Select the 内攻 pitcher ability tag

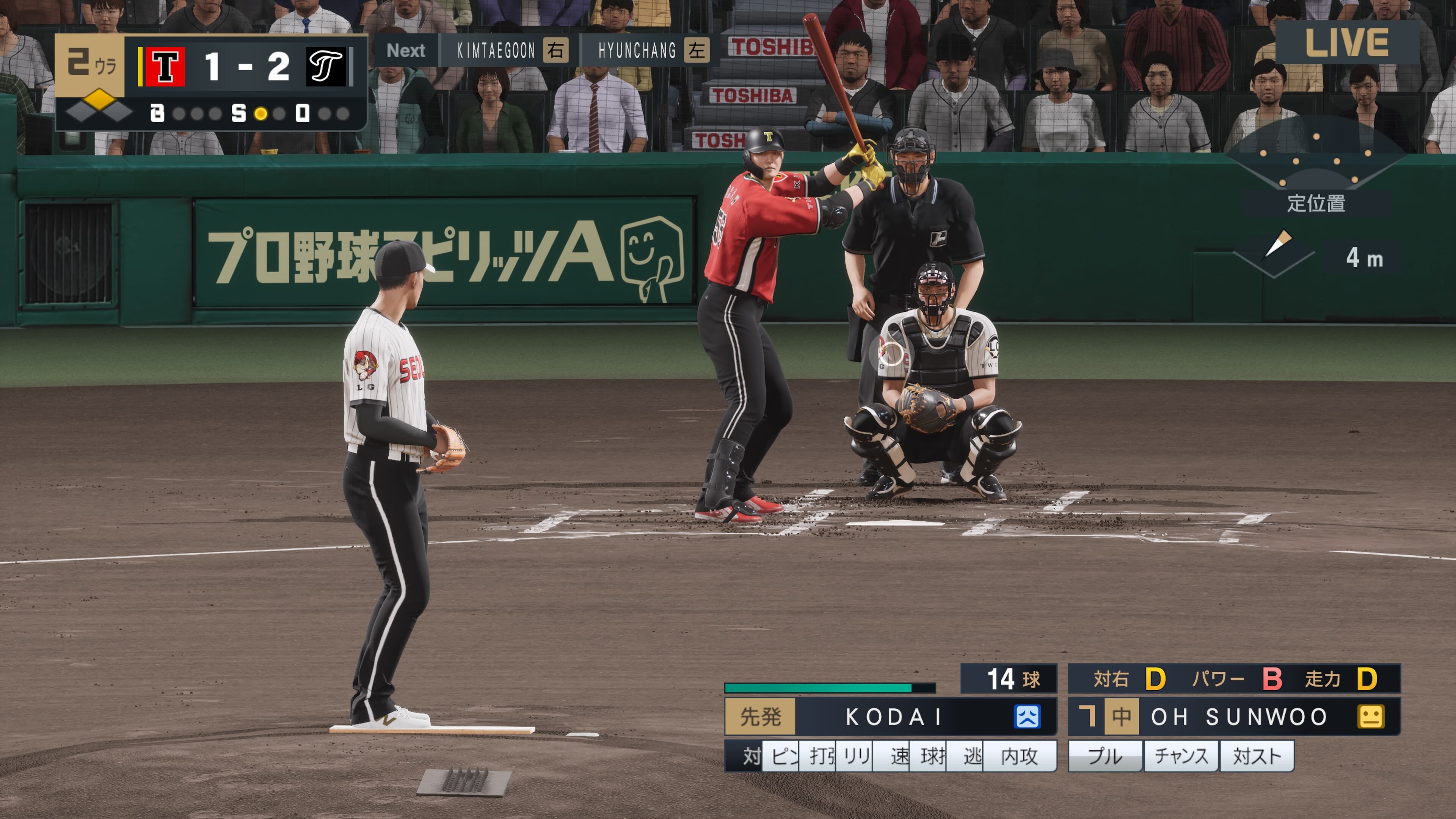[1019, 756]
